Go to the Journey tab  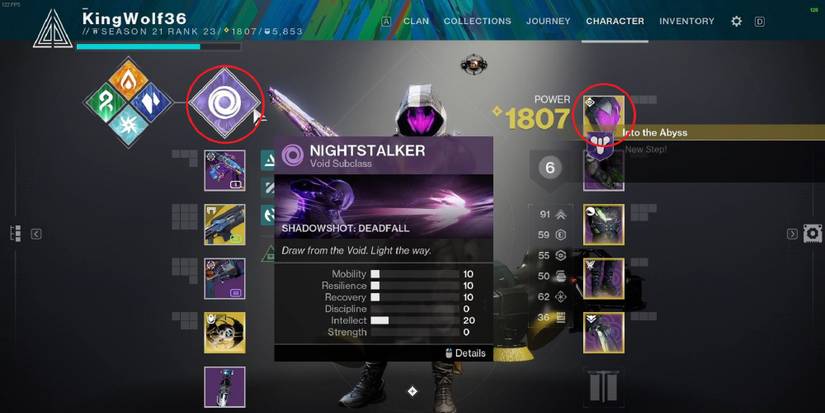[x=548, y=21]
